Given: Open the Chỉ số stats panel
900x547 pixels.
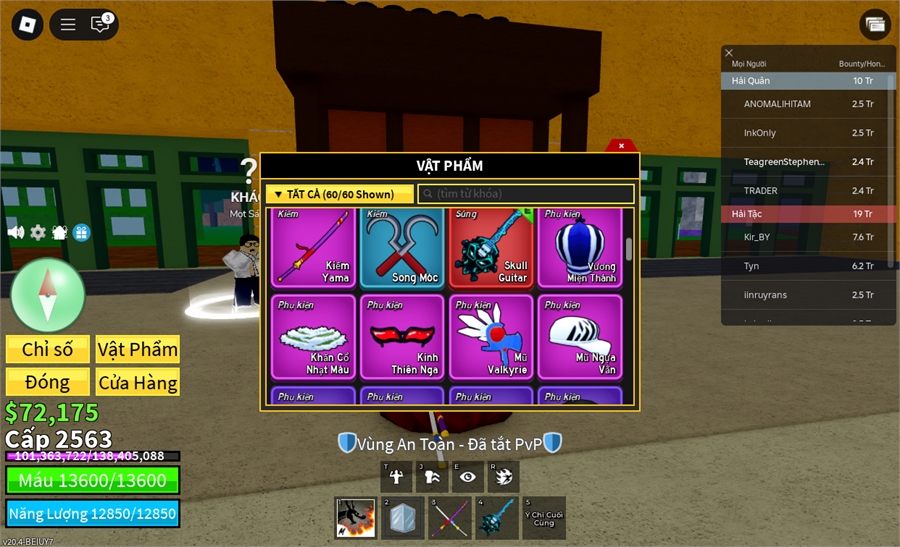Looking at the screenshot, I should (x=48, y=349).
